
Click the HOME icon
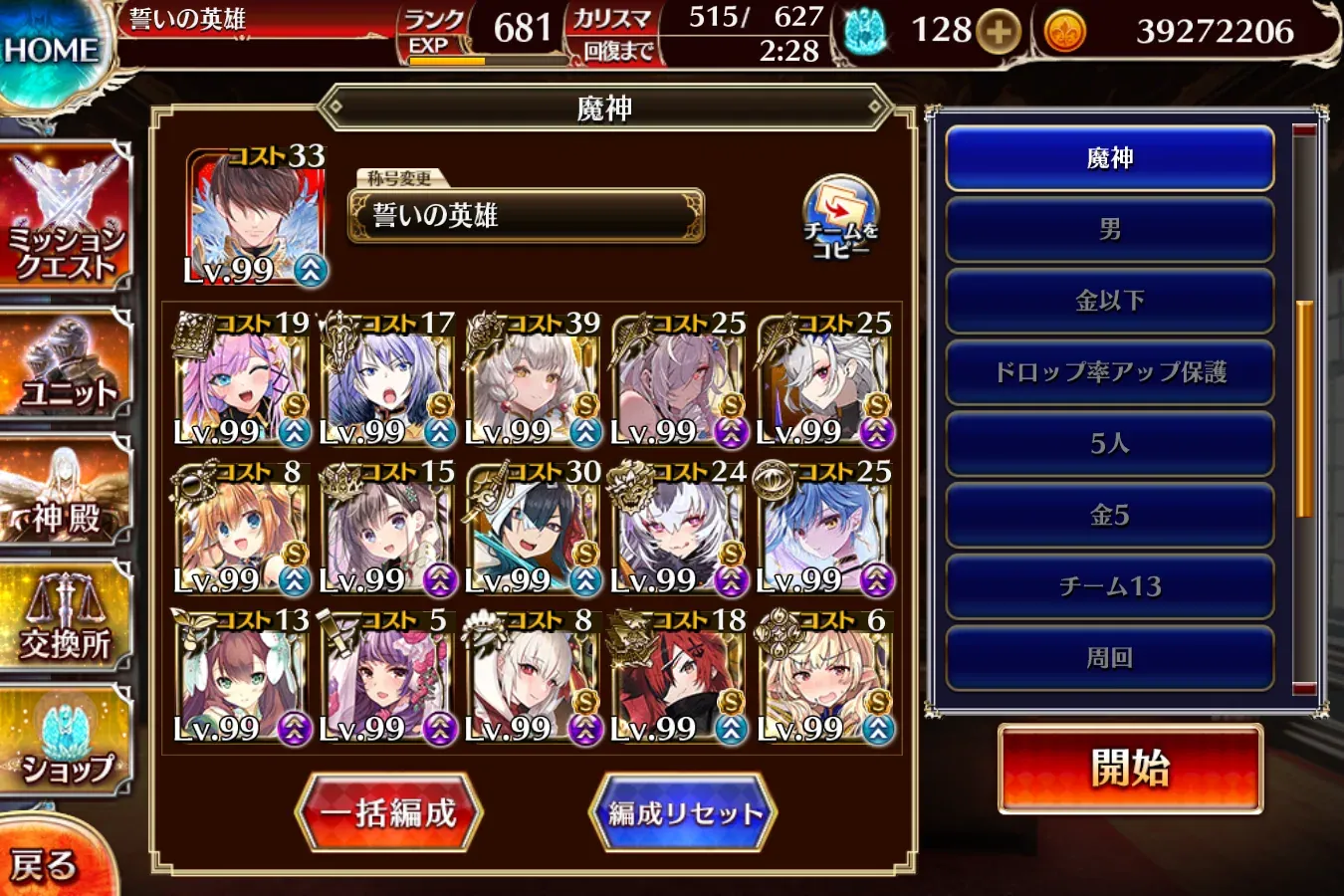click(52, 45)
